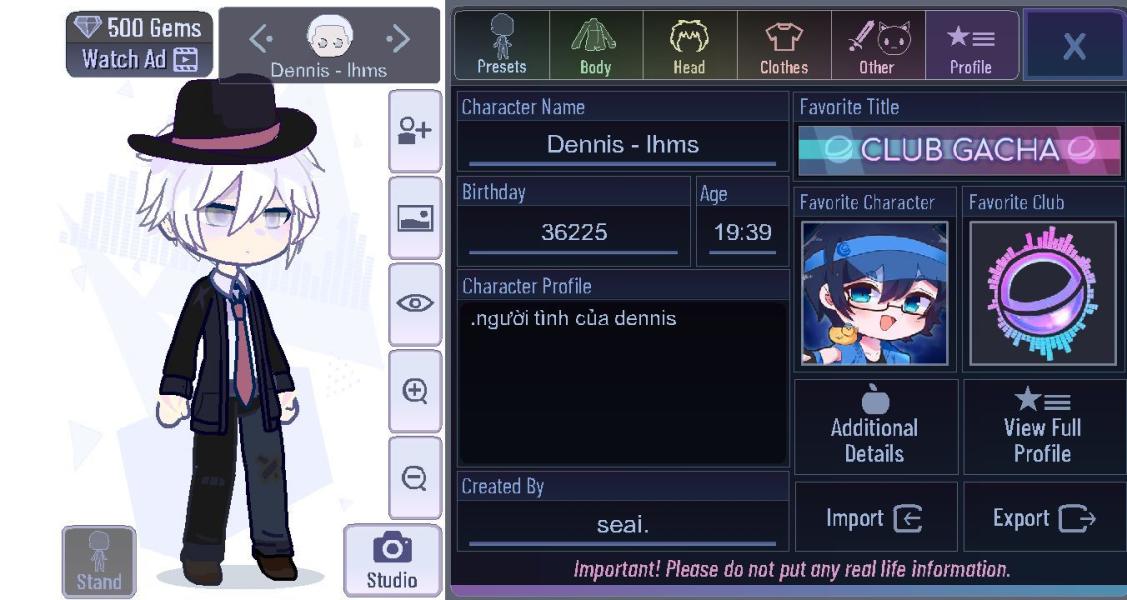1127x600 pixels.
Task: Click the Created By field
Action: click(622, 524)
